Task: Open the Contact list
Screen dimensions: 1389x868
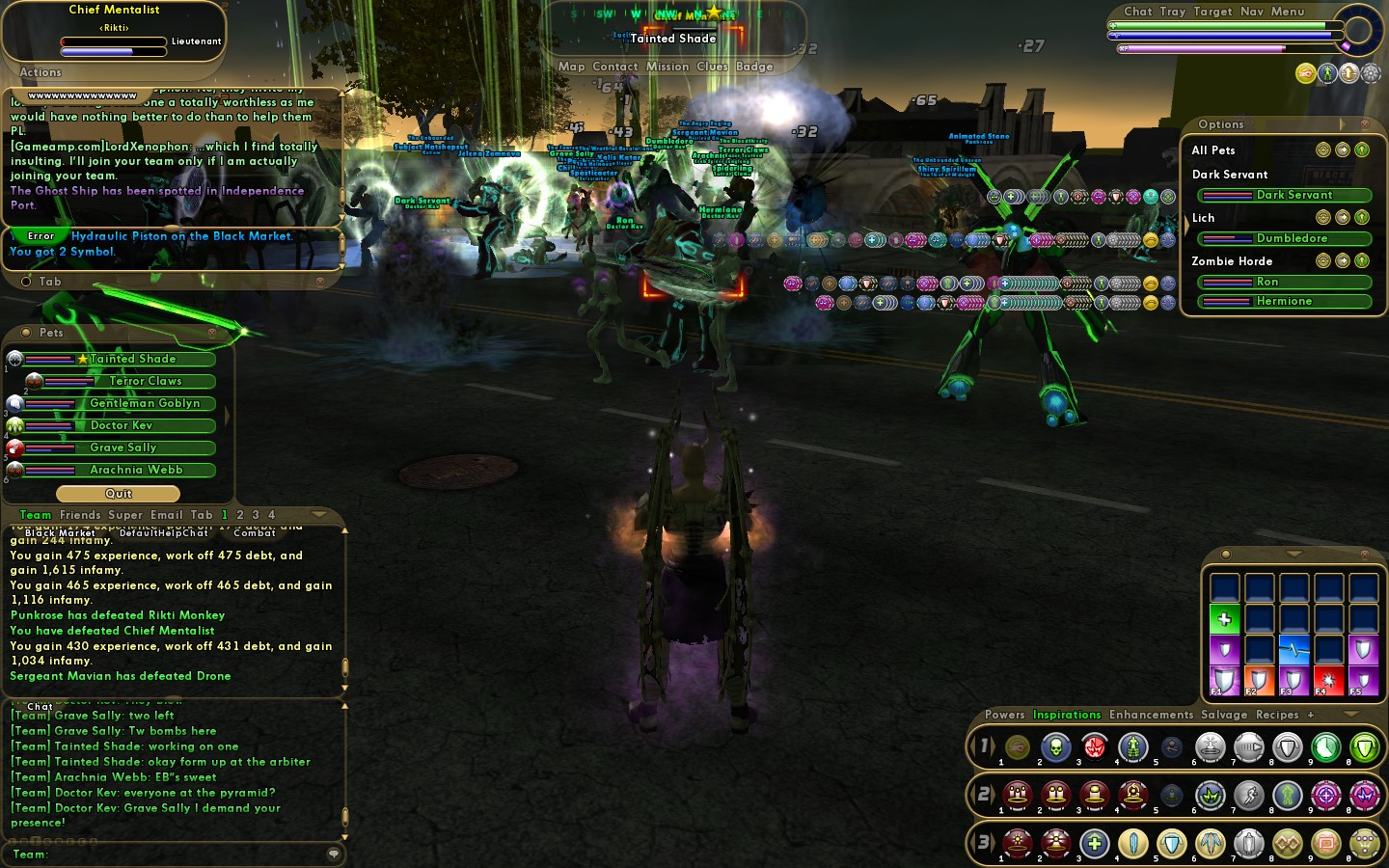Action: pos(615,67)
